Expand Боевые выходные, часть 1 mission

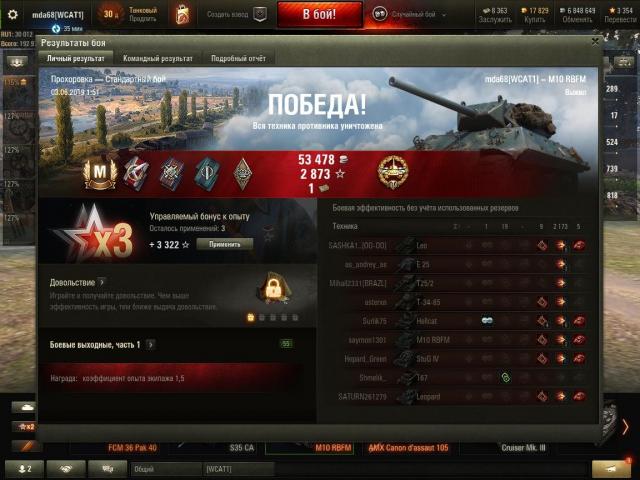coord(151,344)
